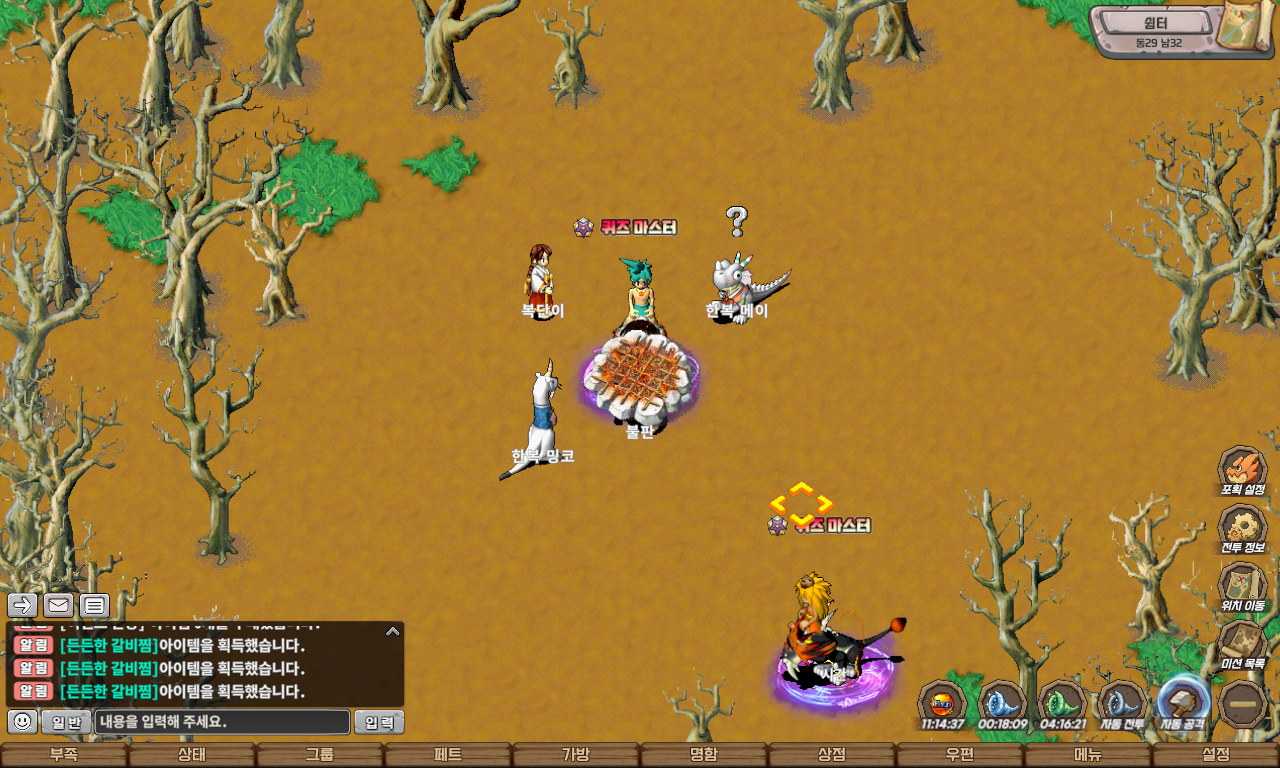The width and height of the screenshot is (1280, 768).
Task: Toggle 자동 공격 auto attack
Action: pos(1183,703)
